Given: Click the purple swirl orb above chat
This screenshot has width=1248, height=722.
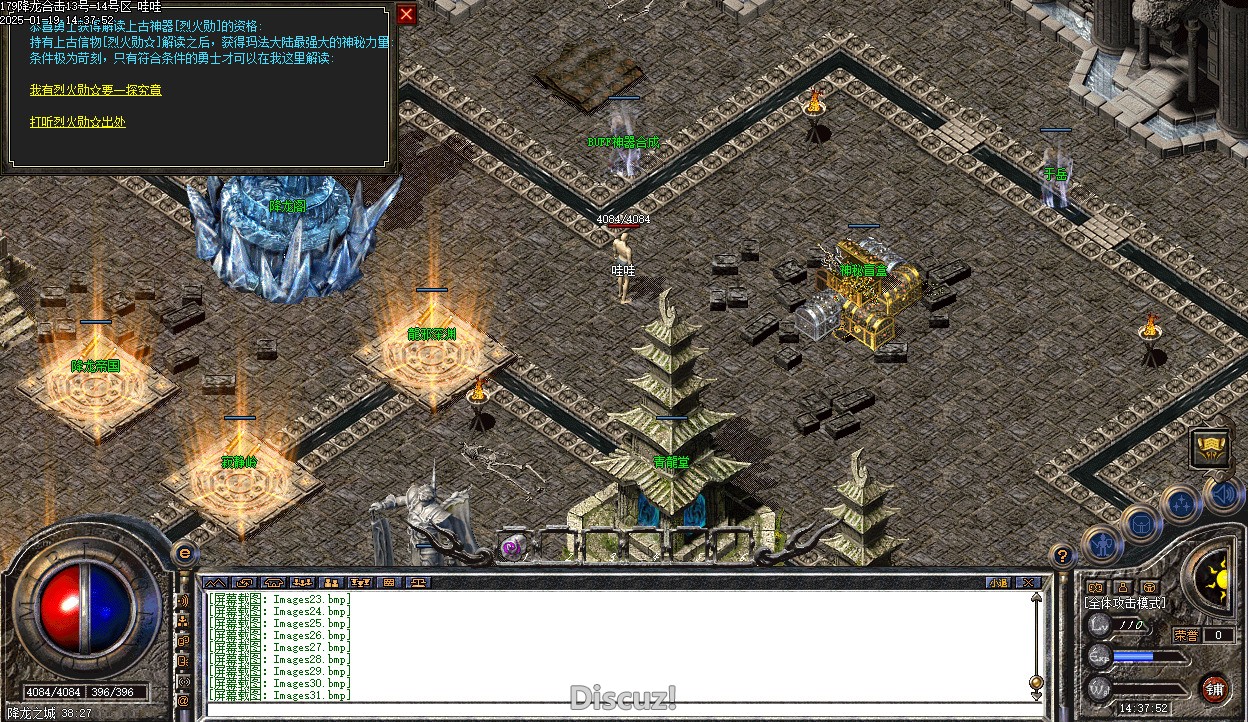Looking at the screenshot, I should coord(512,547).
